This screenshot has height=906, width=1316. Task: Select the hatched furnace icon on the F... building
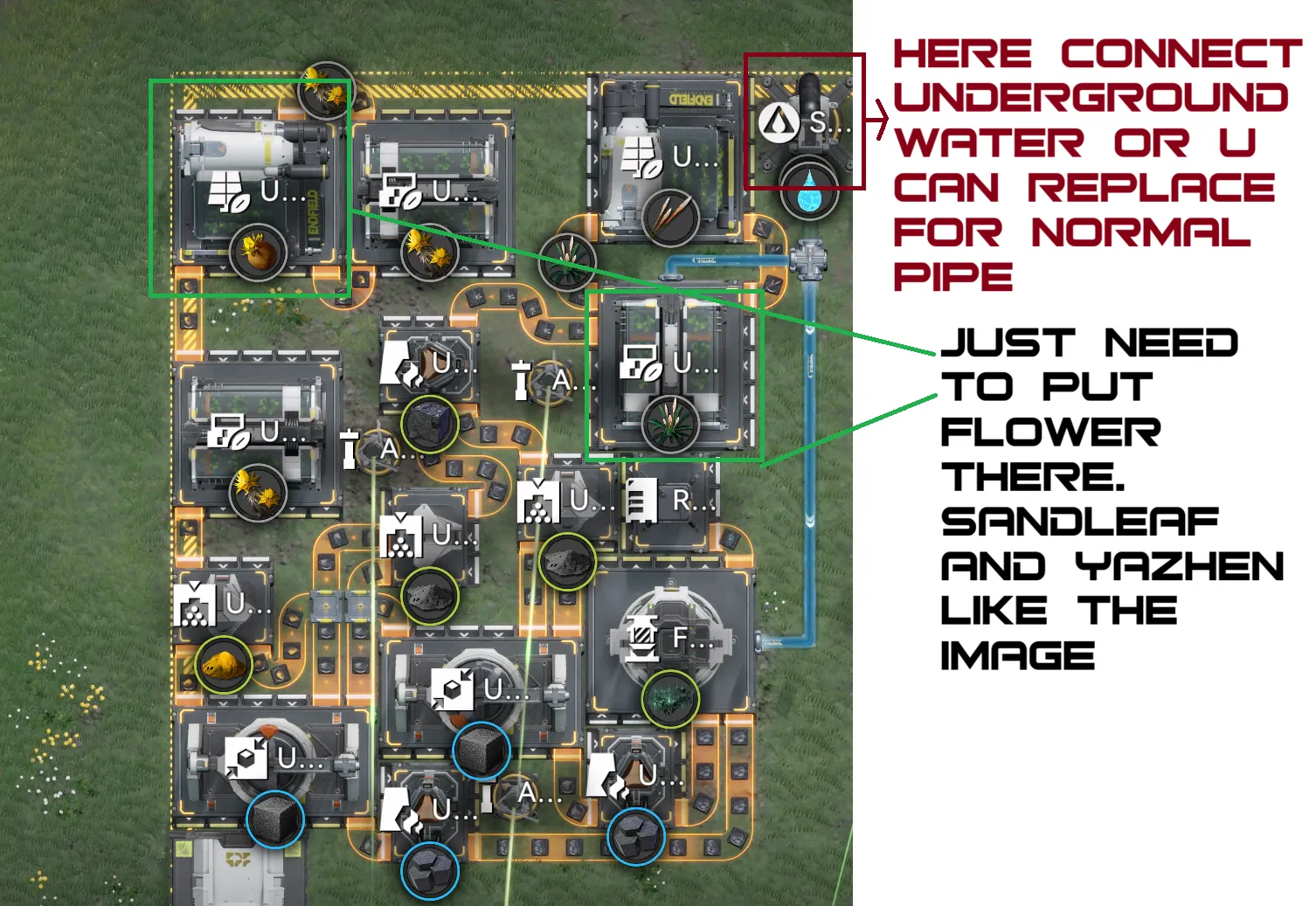pyautogui.click(x=643, y=638)
